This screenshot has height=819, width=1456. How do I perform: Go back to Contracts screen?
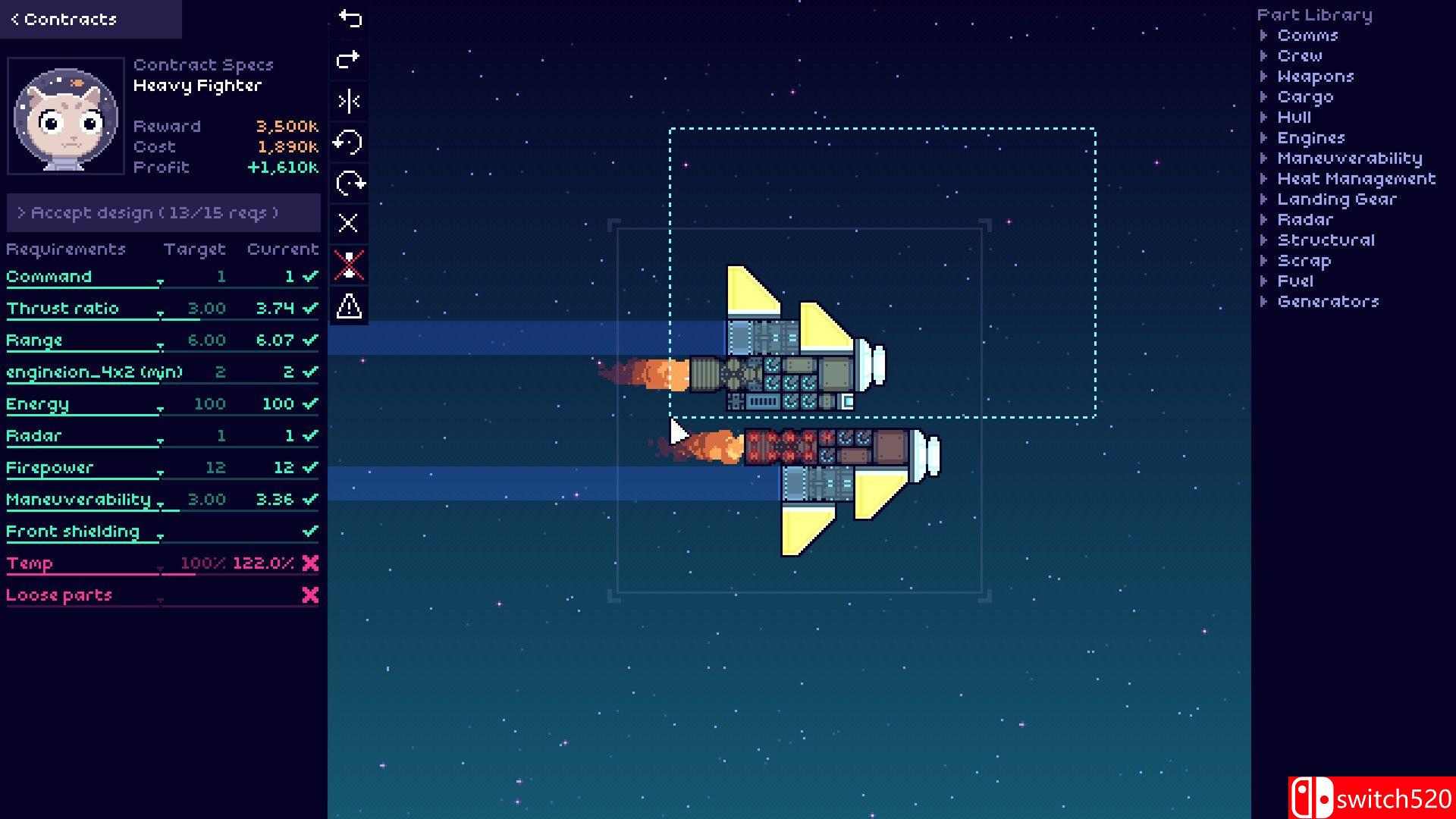67,19
